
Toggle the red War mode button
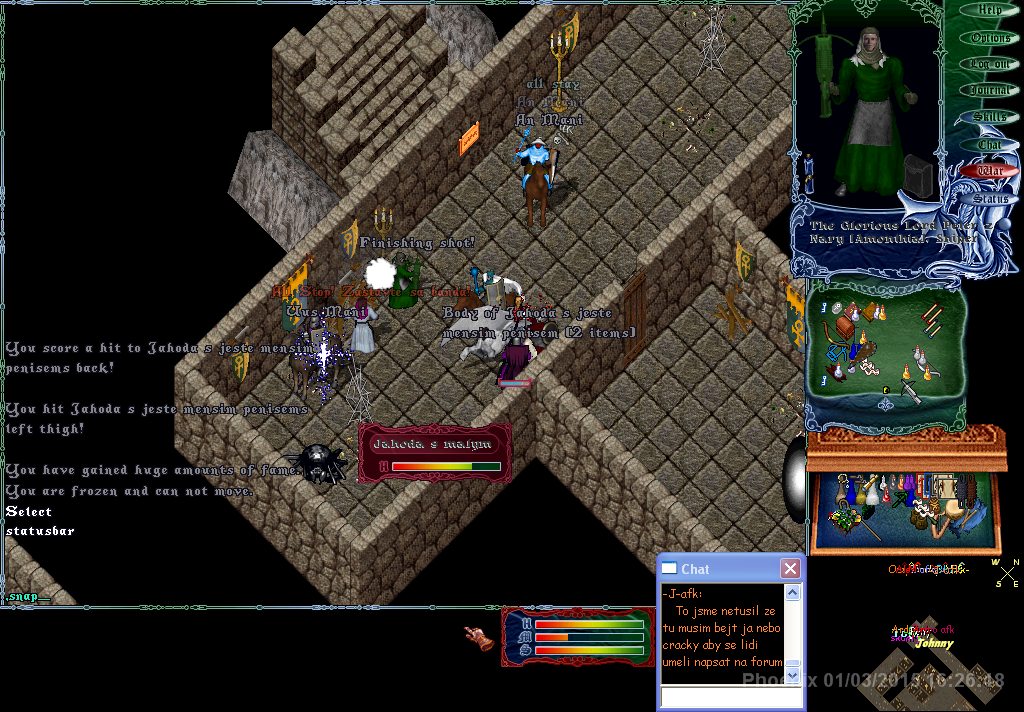pyautogui.click(x=989, y=171)
